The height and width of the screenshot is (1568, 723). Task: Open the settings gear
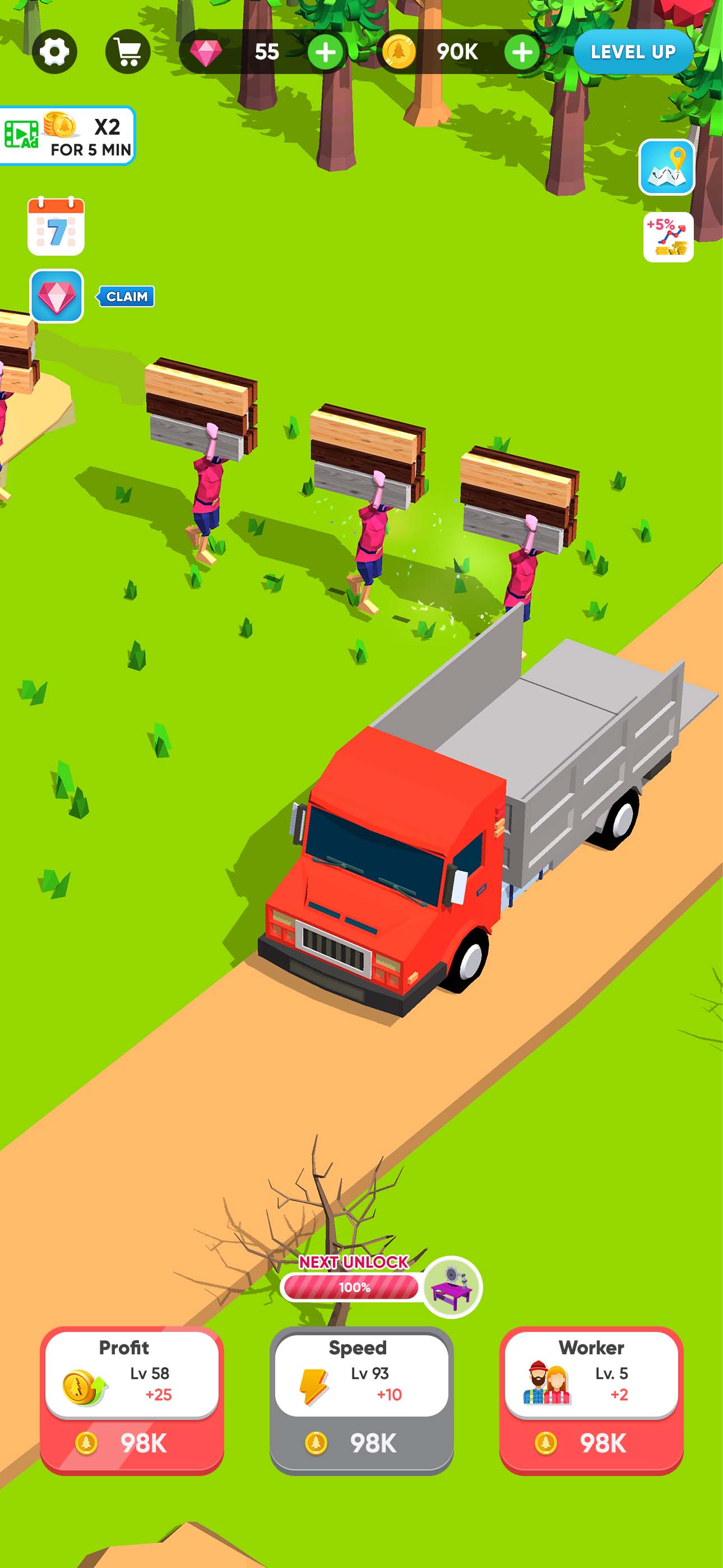coord(55,51)
